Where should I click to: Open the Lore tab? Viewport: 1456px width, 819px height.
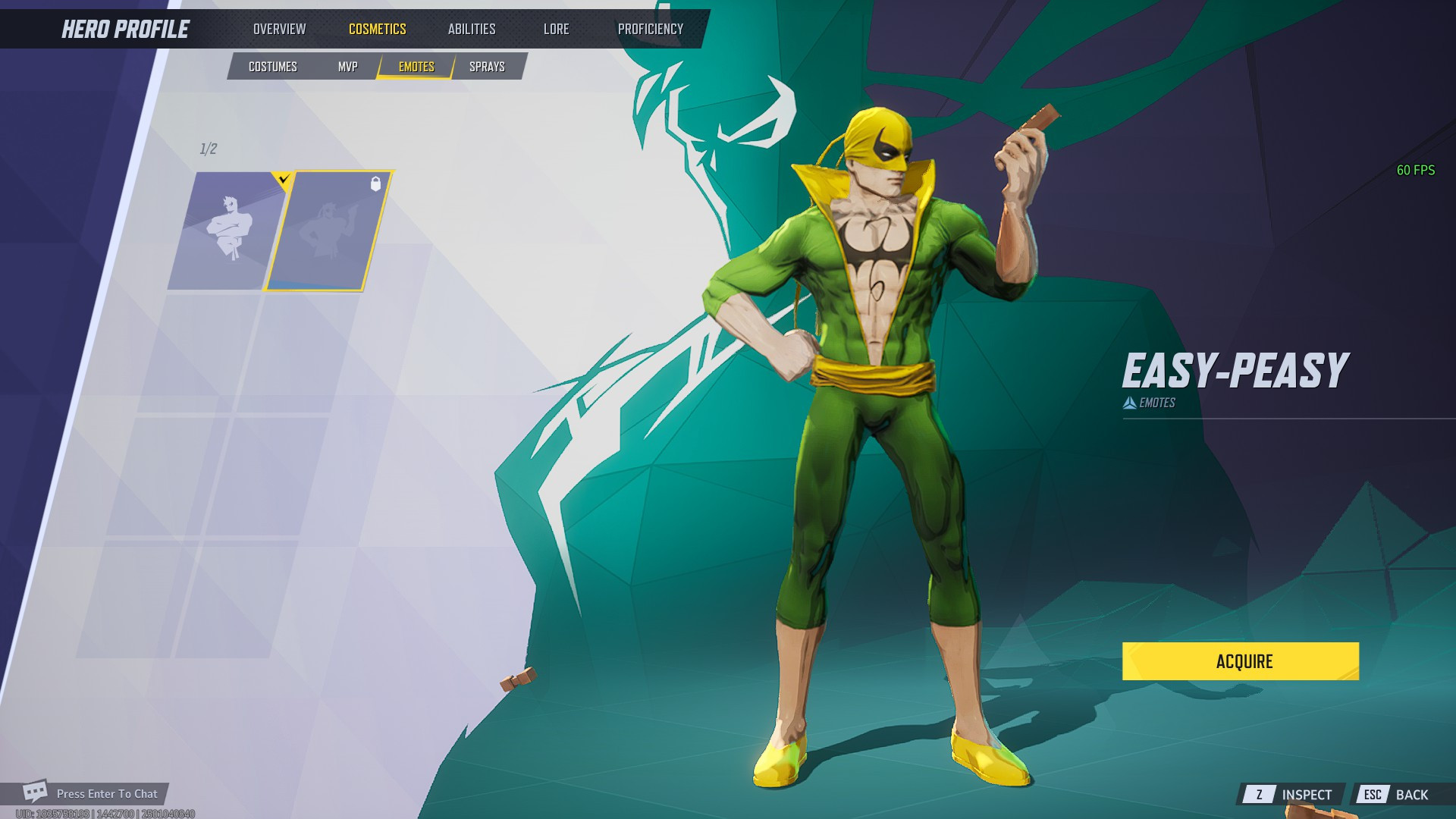click(x=556, y=28)
